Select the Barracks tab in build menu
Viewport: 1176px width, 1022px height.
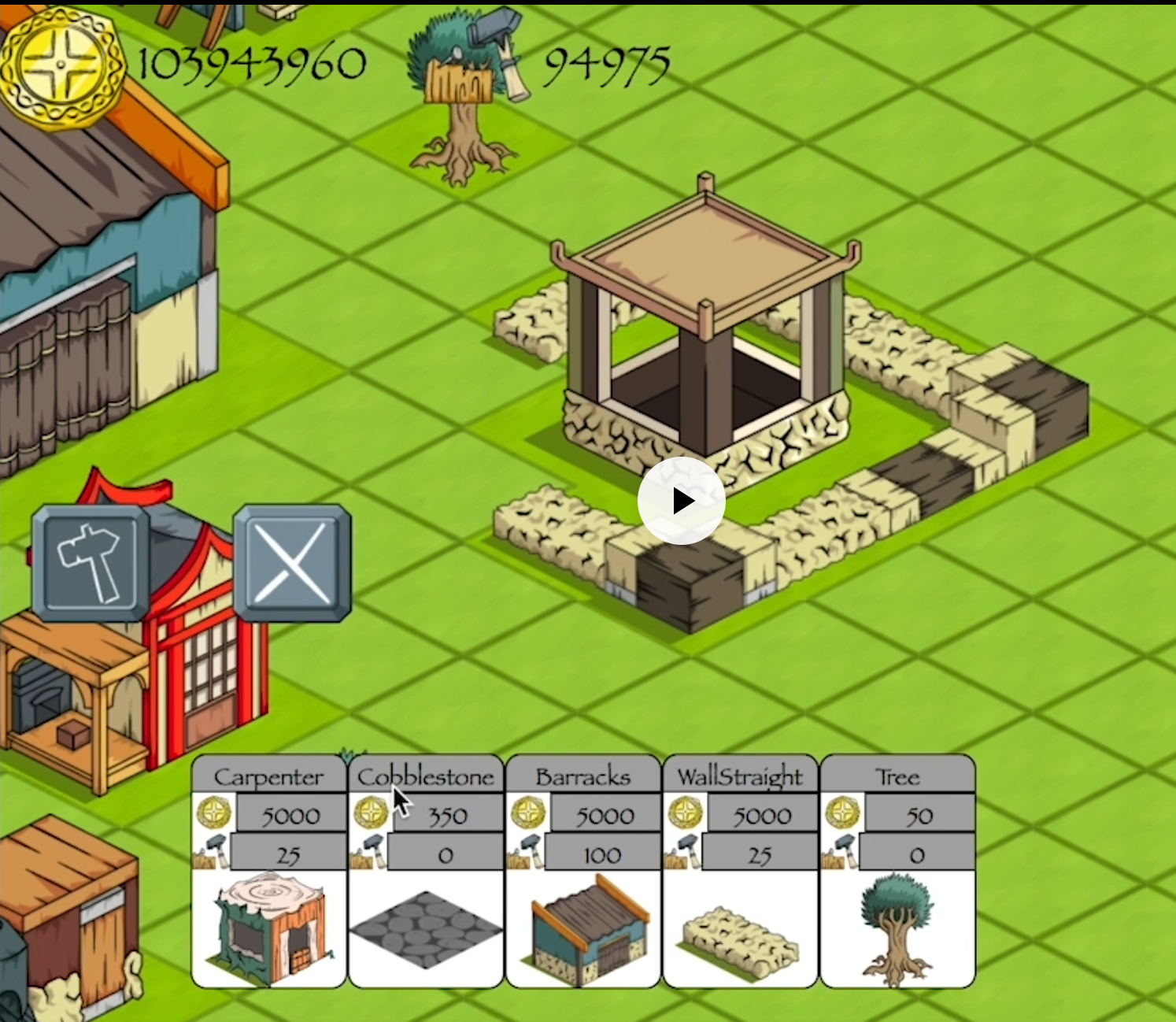tap(582, 776)
